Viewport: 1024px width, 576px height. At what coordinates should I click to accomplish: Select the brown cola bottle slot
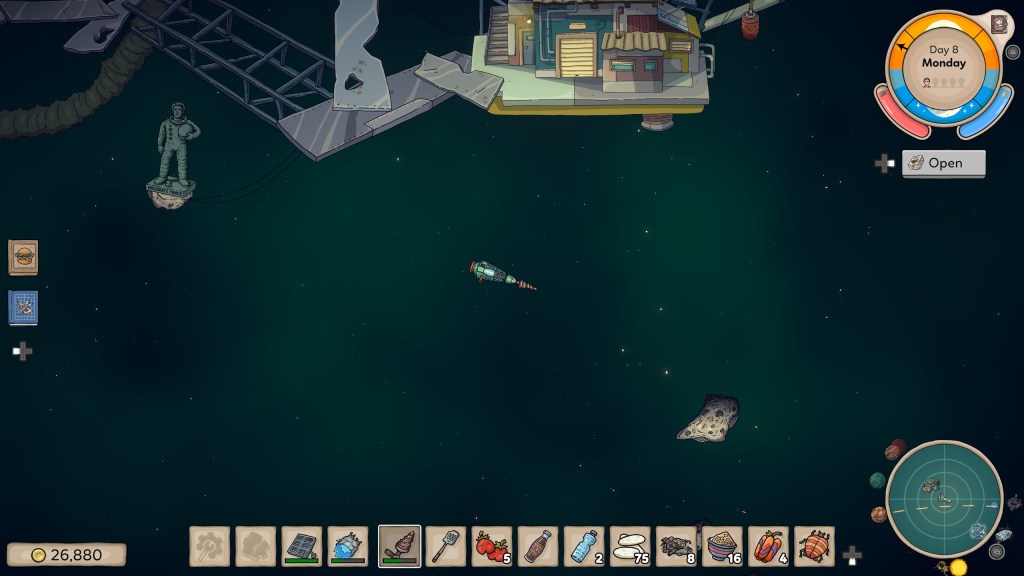(538, 546)
